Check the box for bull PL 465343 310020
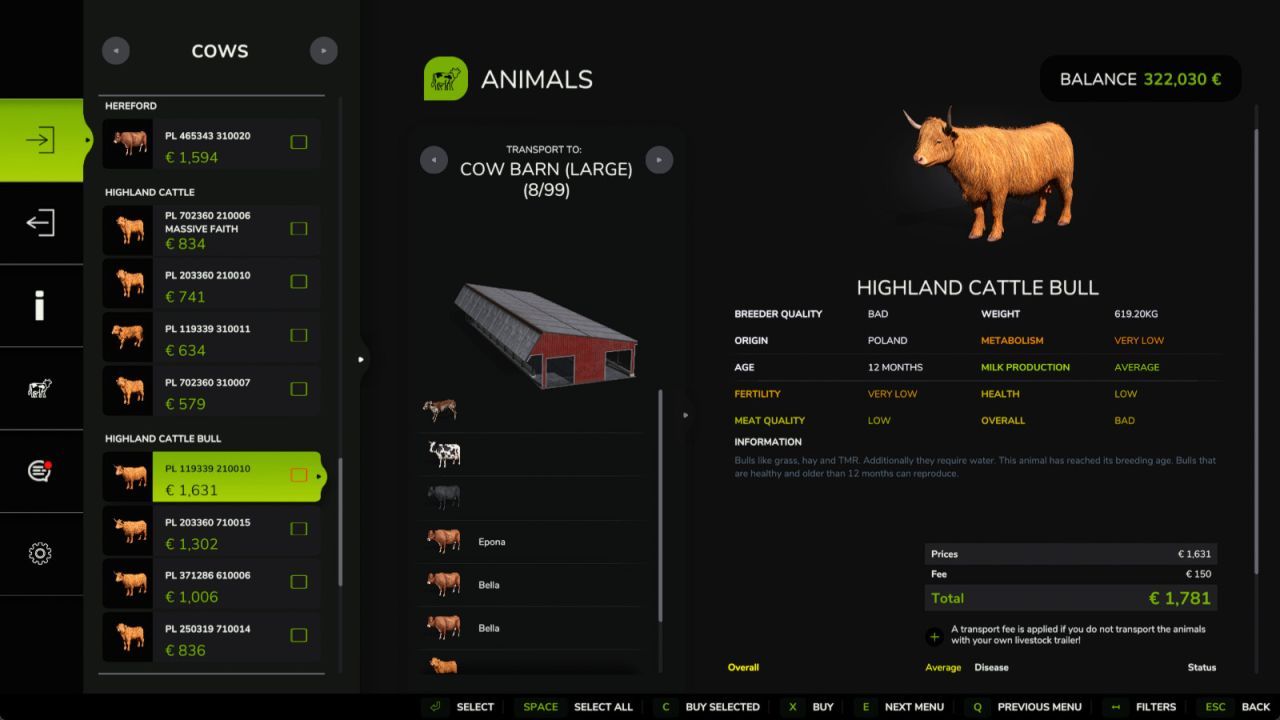1280x720 pixels. [x=298, y=142]
